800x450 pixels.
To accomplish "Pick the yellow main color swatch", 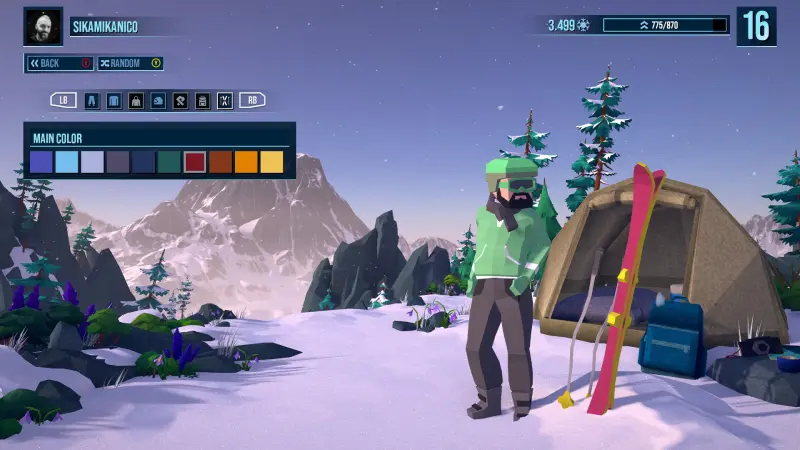I will click(x=272, y=162).
